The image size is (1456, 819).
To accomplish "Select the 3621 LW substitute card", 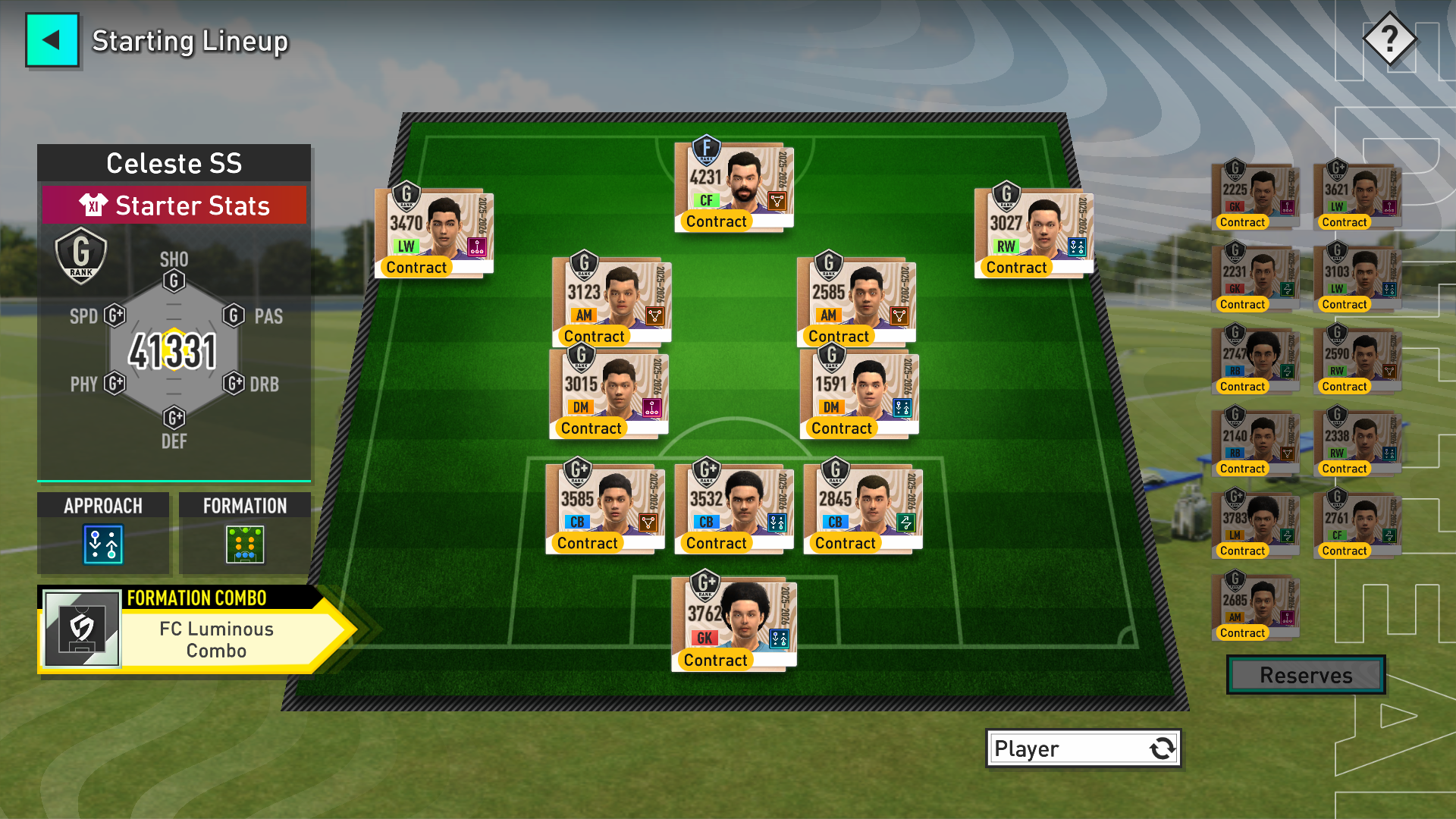I will 1357,196.
